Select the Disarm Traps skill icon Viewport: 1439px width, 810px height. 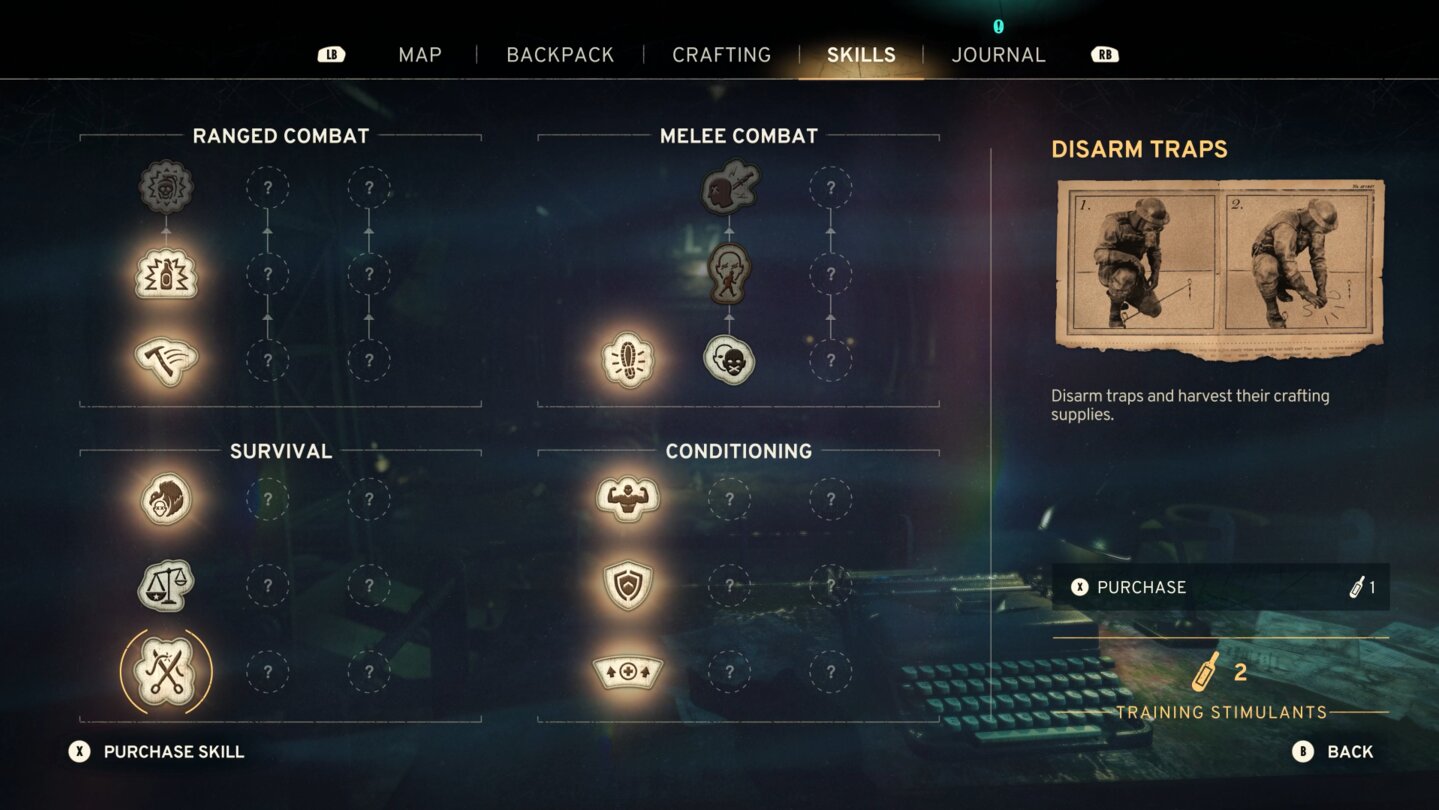(166, 671)
